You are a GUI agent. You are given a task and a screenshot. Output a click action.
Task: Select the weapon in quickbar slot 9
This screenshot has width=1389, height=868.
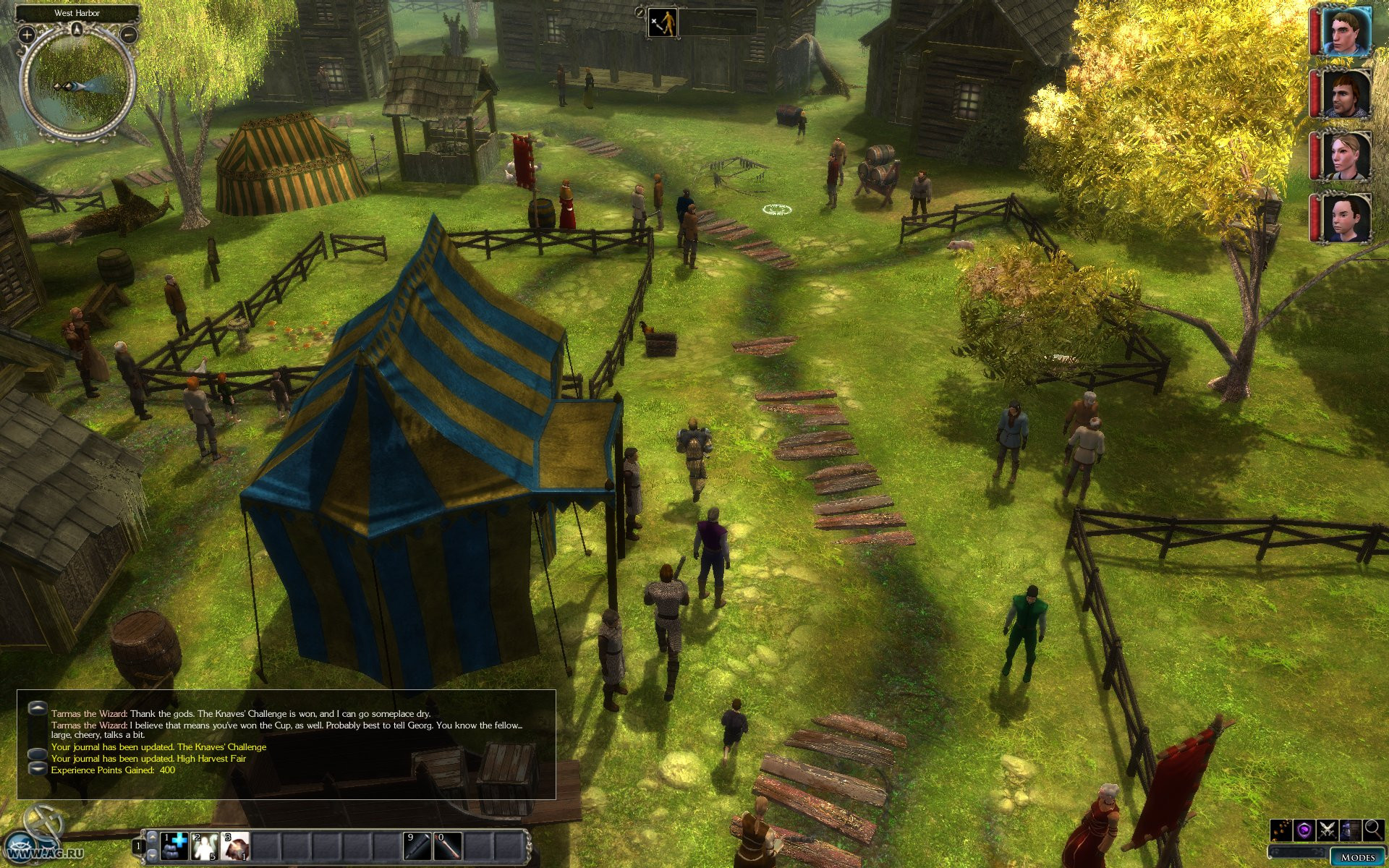tap(417, 847)
